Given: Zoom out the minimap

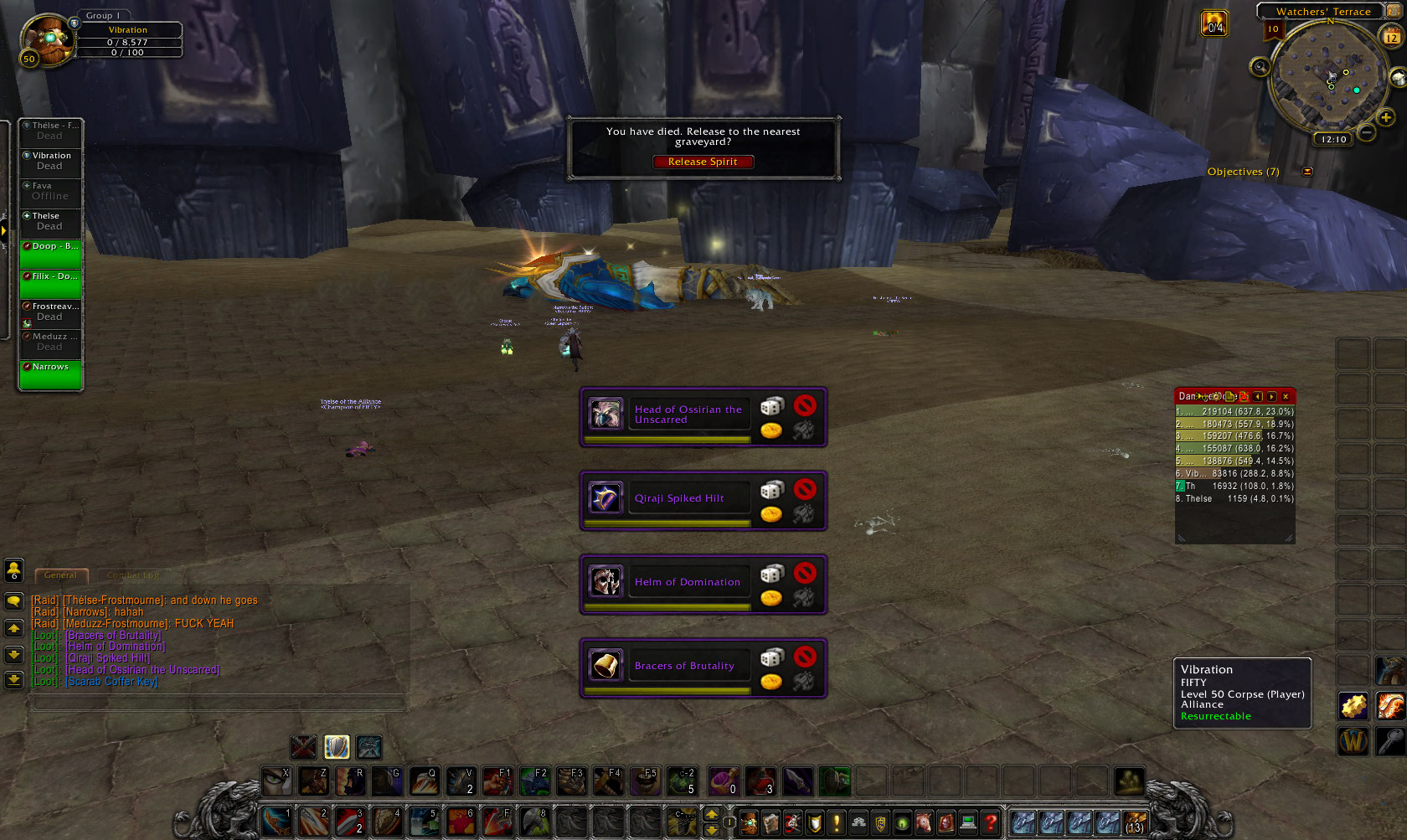Looking at the screenshot, I should tap(1367, 132).
